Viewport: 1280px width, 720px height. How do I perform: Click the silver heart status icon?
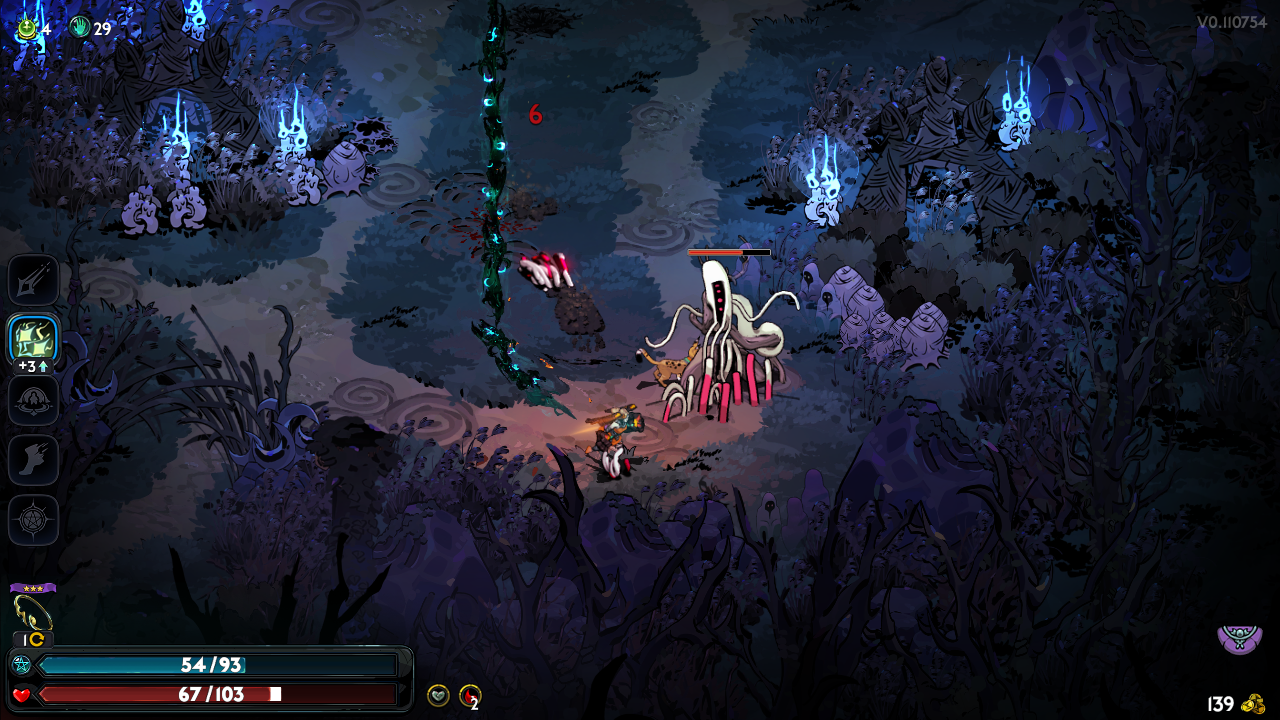pos(438,695)
